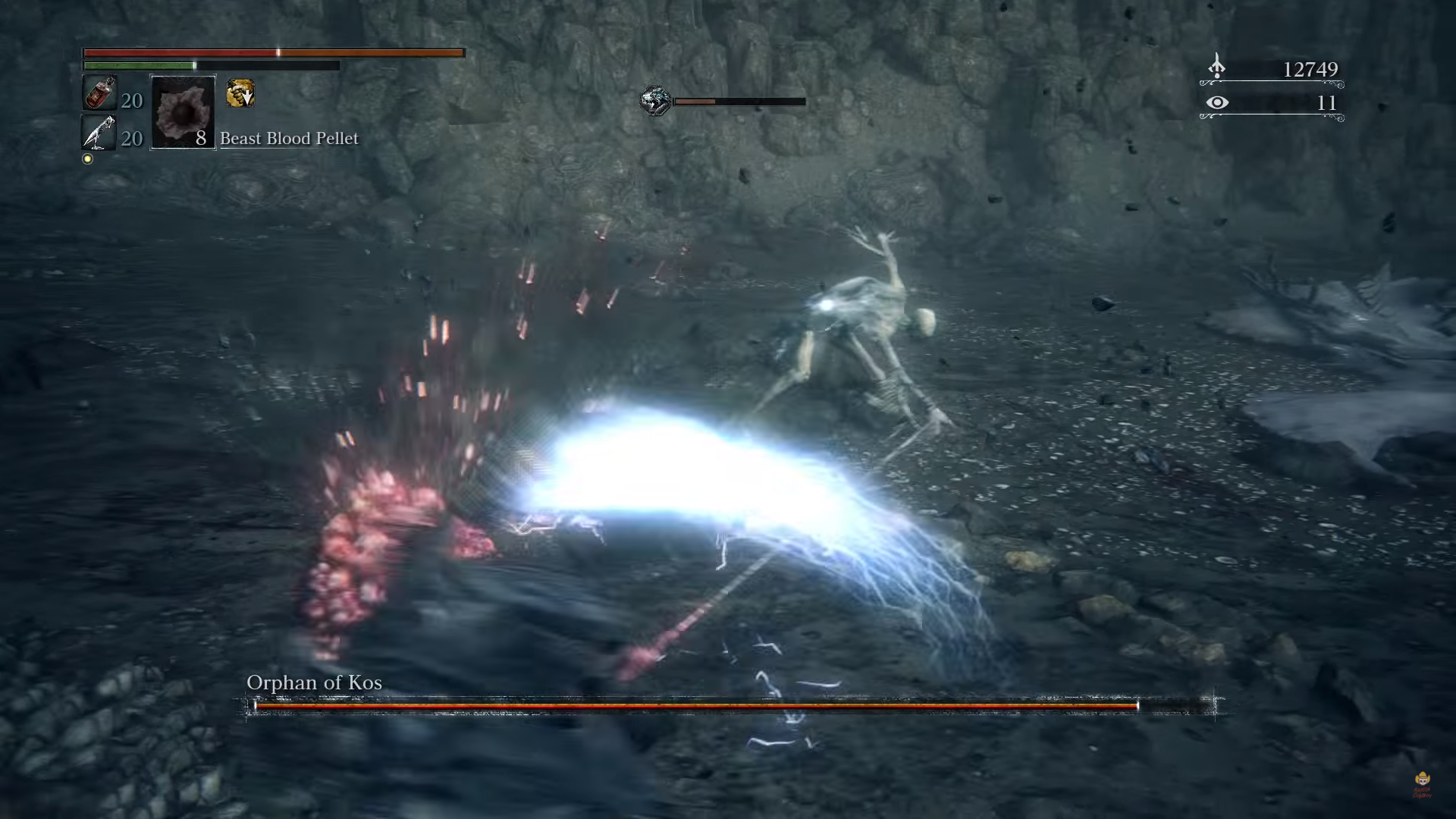Use the Beast Blood Pellet quick item slot
The width and height of the screenshot is (1456, 819).
183,112
